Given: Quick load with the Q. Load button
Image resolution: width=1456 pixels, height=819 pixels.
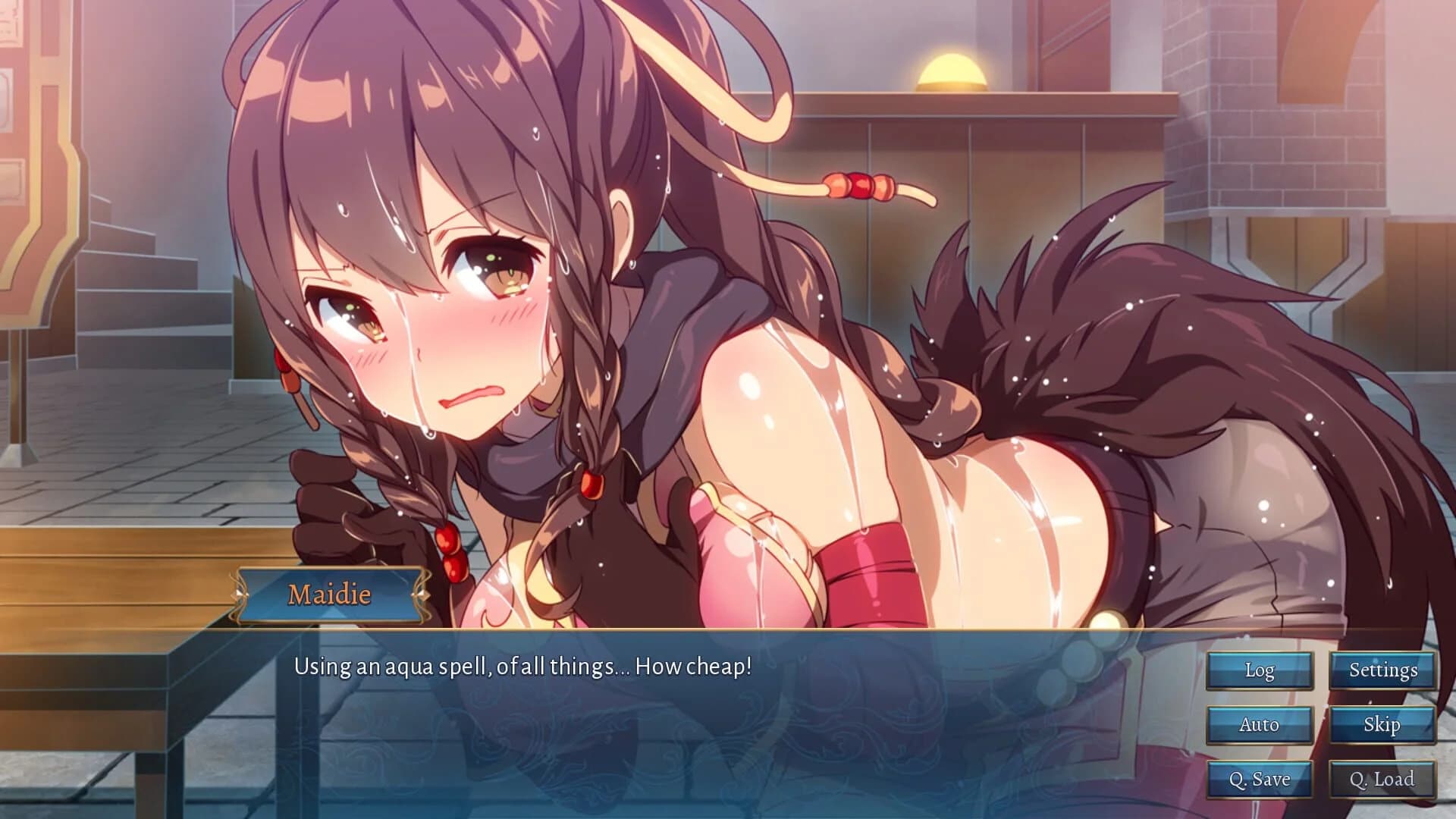Looking at the screenshot, I should [x=1383, y=779].
